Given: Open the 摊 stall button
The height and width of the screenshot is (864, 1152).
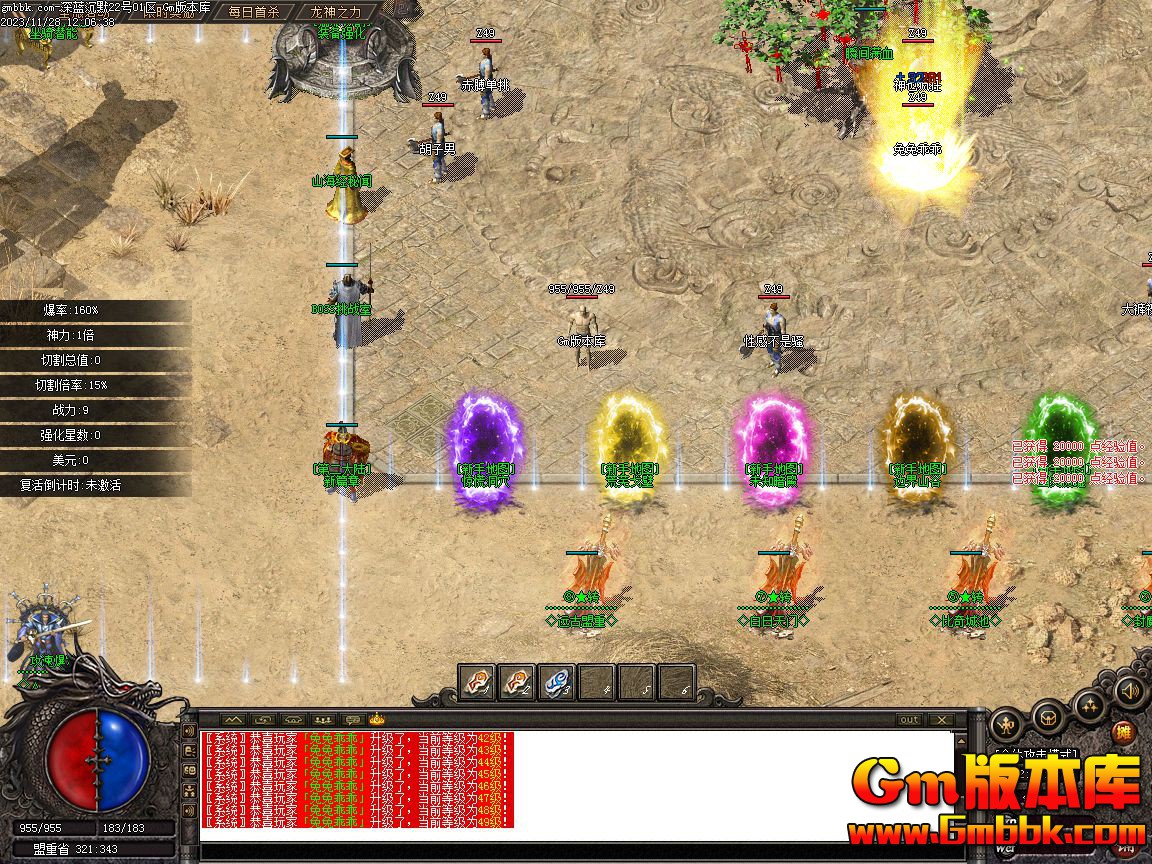Looking at the screenshot, I should tap(1125, 731).
